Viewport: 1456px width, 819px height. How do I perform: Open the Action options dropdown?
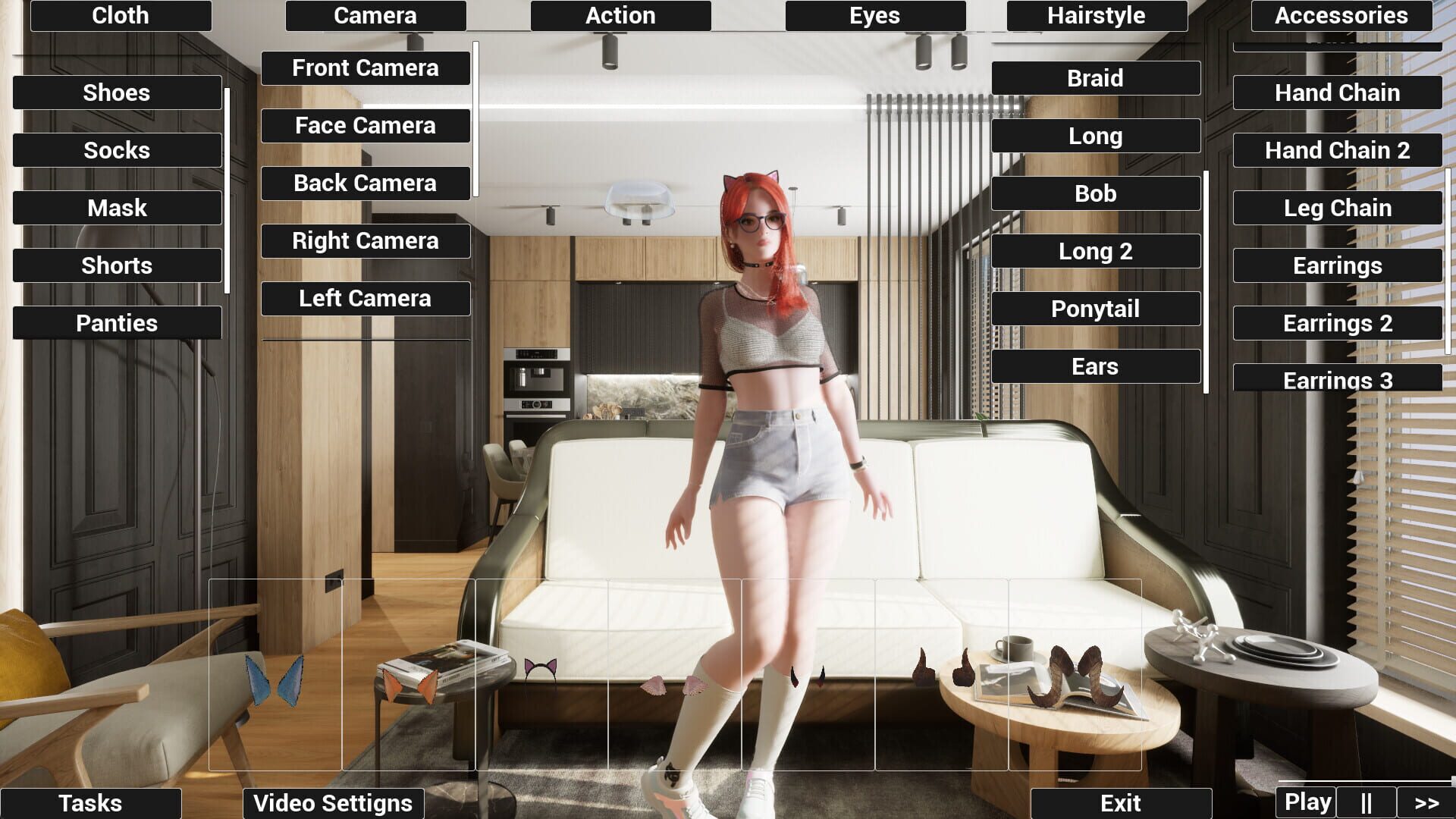[620, 15]
